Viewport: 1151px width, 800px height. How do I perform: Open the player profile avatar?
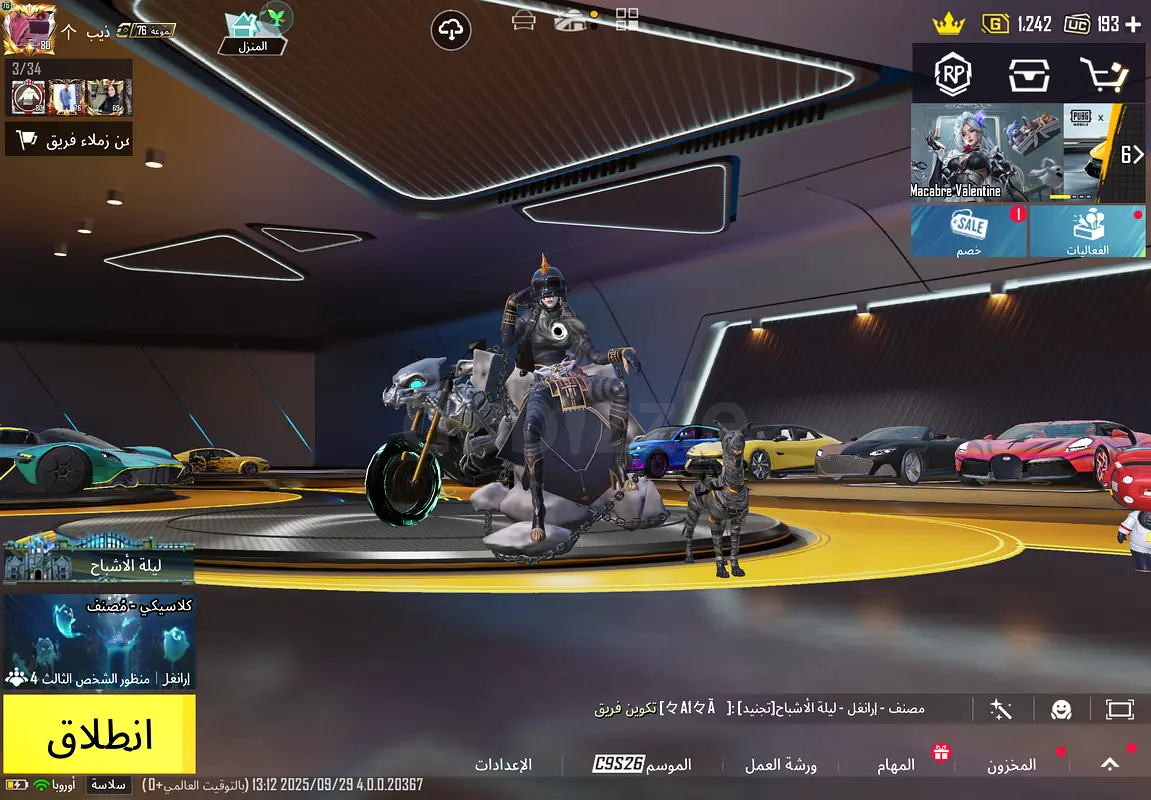pyautogui.click(x=28, y=30)
